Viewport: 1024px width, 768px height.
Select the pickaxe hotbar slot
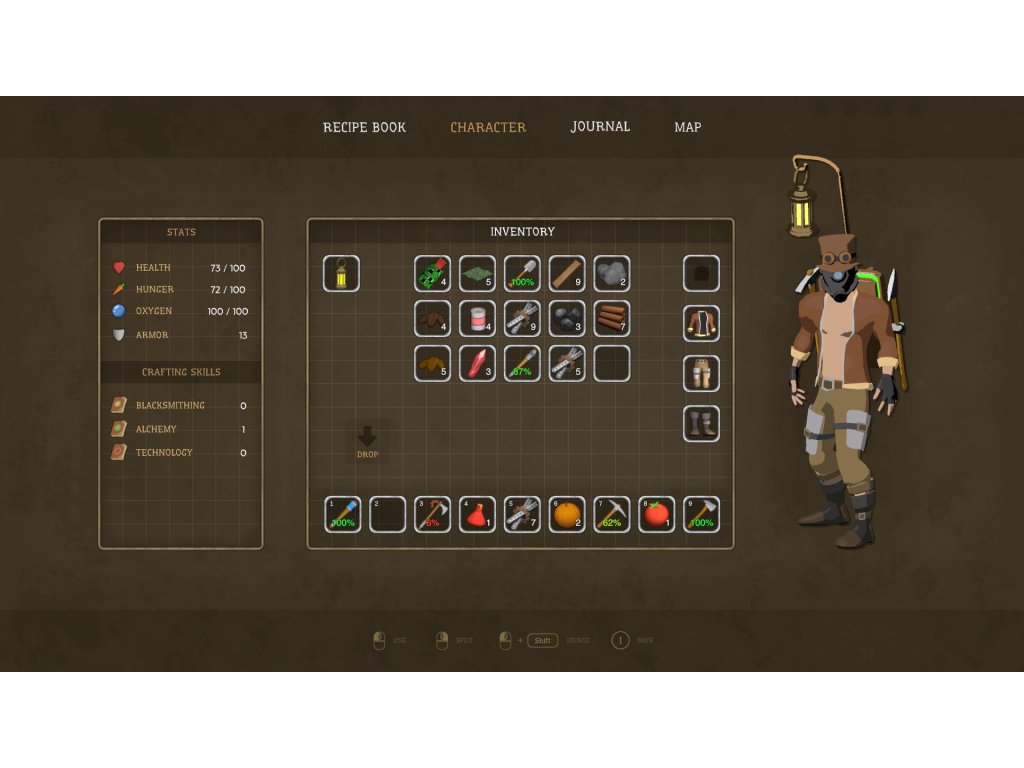[612, 514]
